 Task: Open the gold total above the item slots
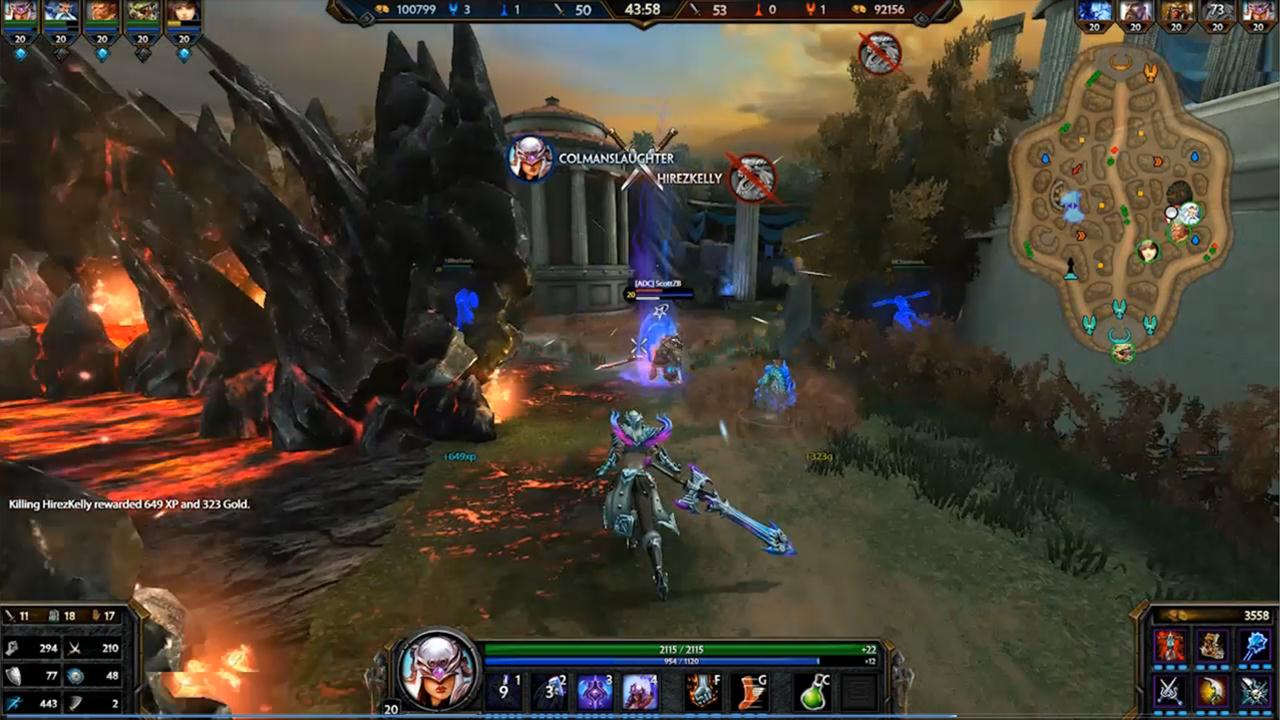tap(1212, 615)
